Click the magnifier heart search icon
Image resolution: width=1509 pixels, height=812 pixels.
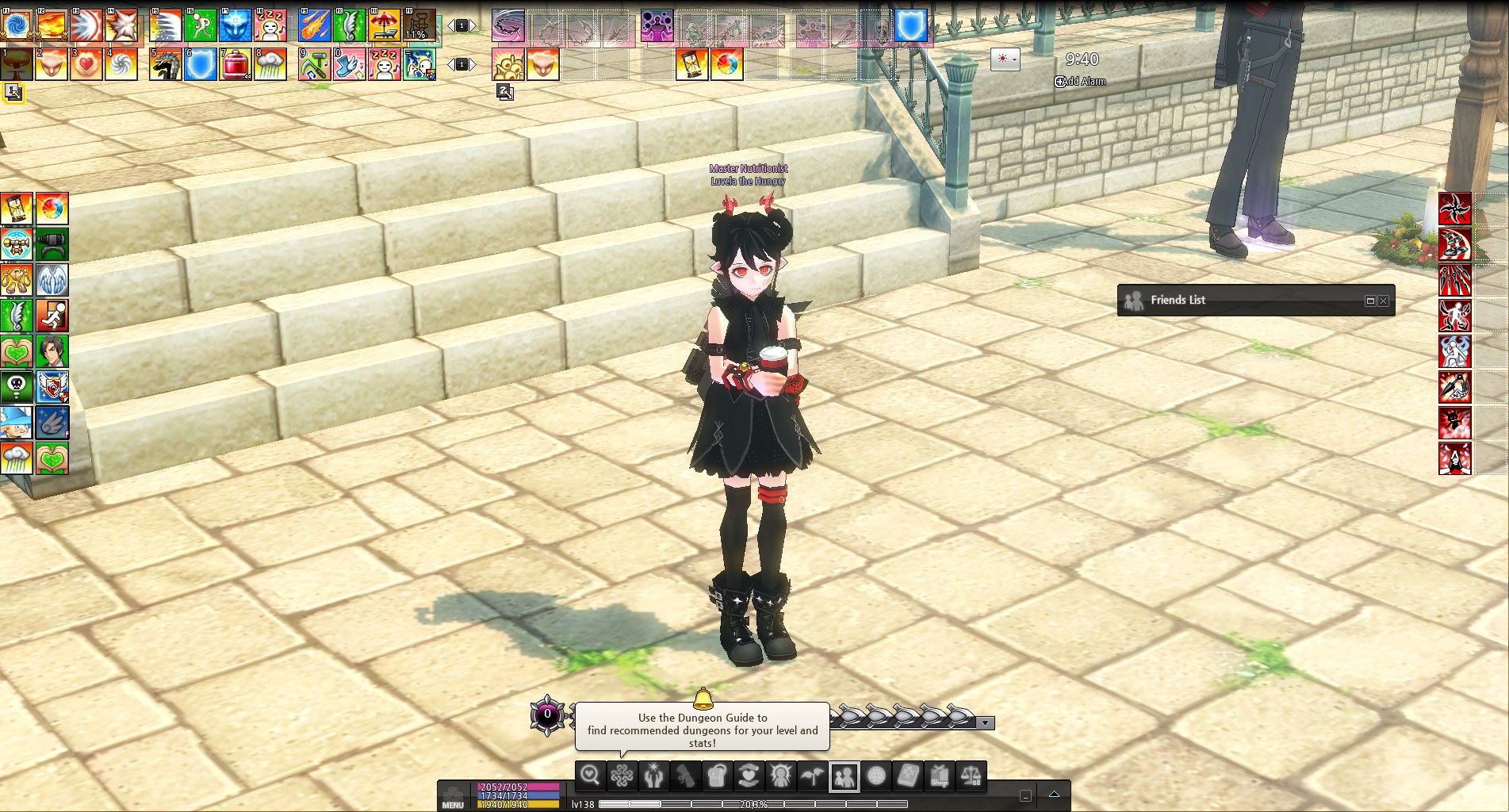590,776
